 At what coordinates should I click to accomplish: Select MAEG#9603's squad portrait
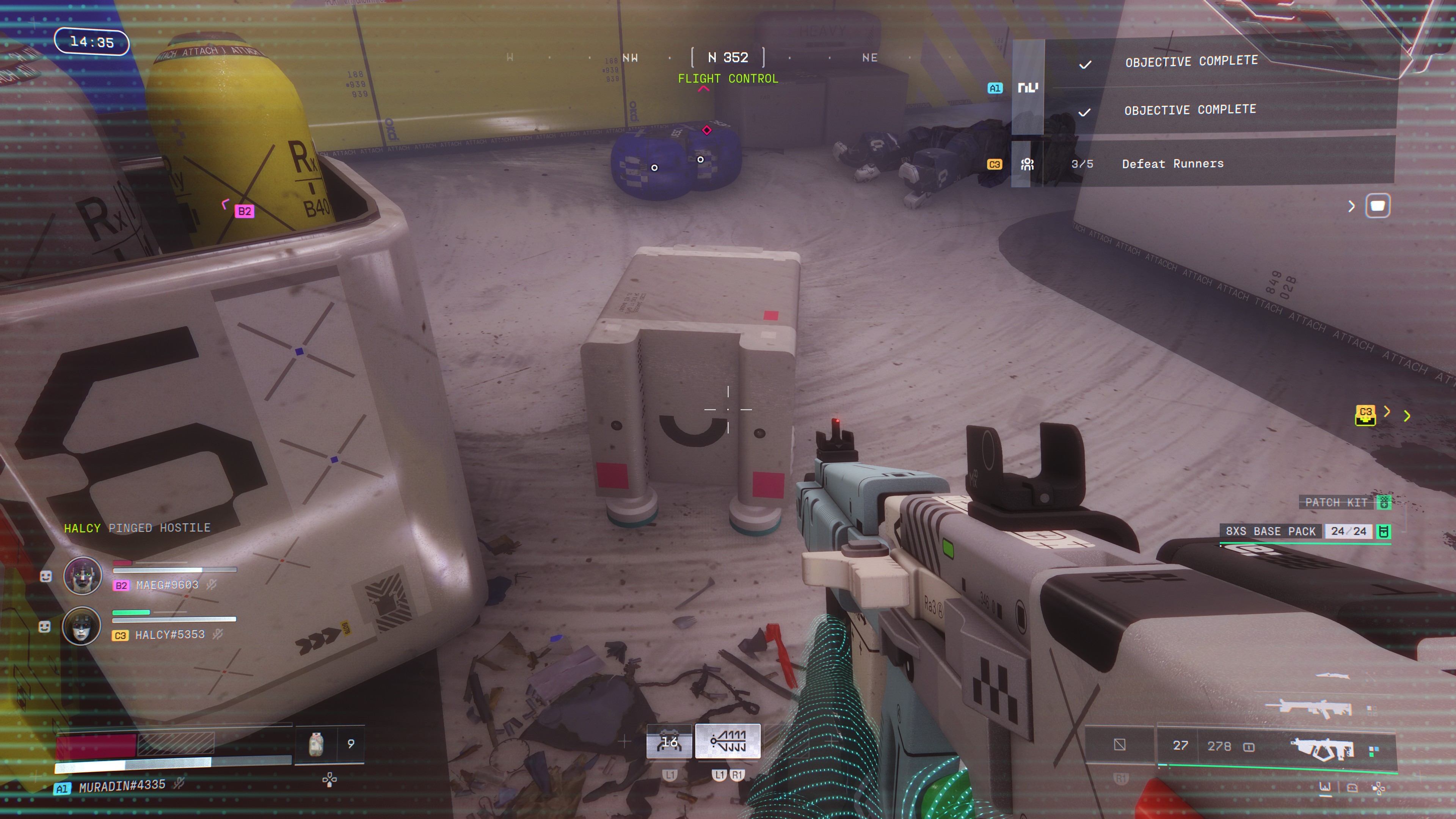[83, 576]
